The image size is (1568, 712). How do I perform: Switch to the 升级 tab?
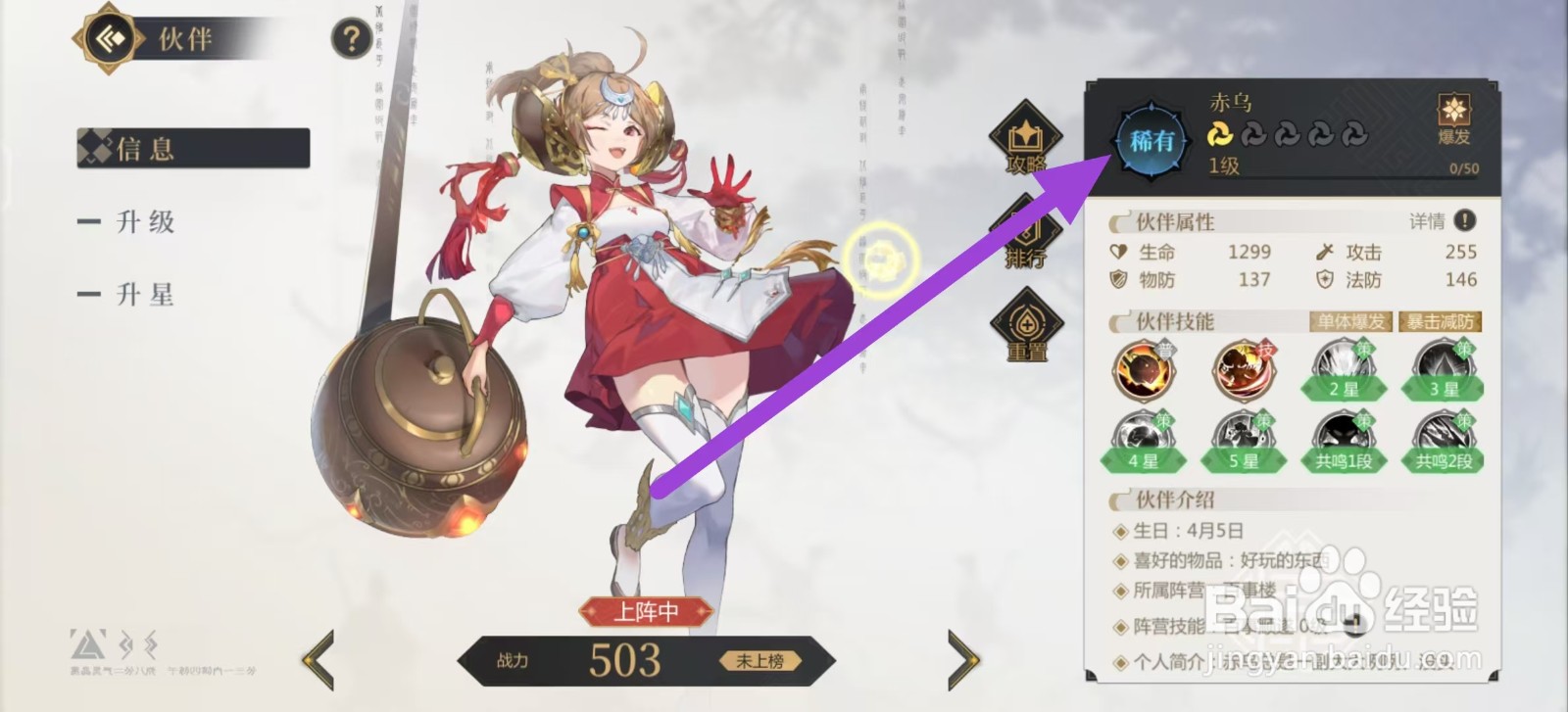[145, 222]
